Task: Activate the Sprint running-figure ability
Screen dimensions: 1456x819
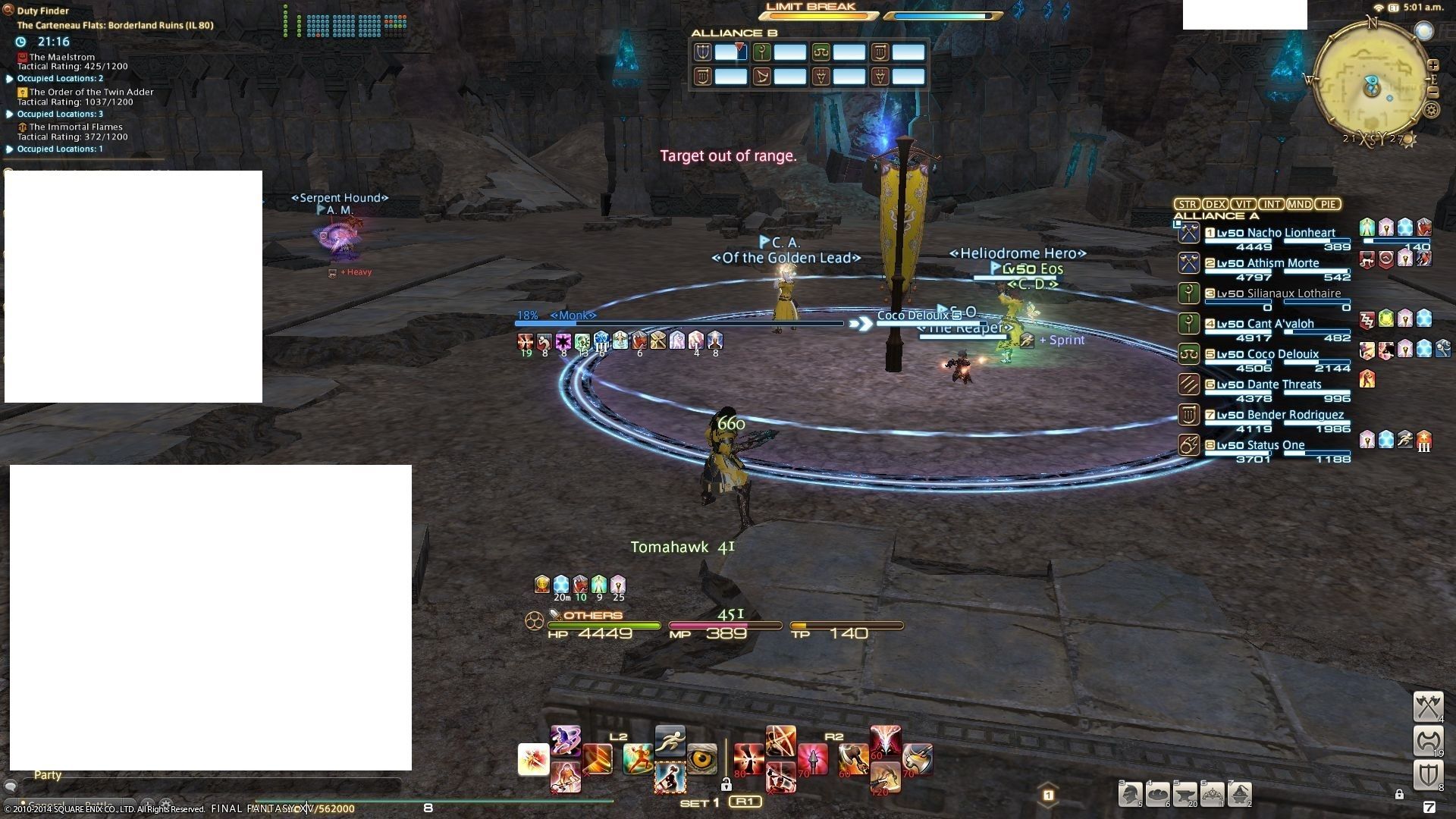Action: click(x=670, y=742)
